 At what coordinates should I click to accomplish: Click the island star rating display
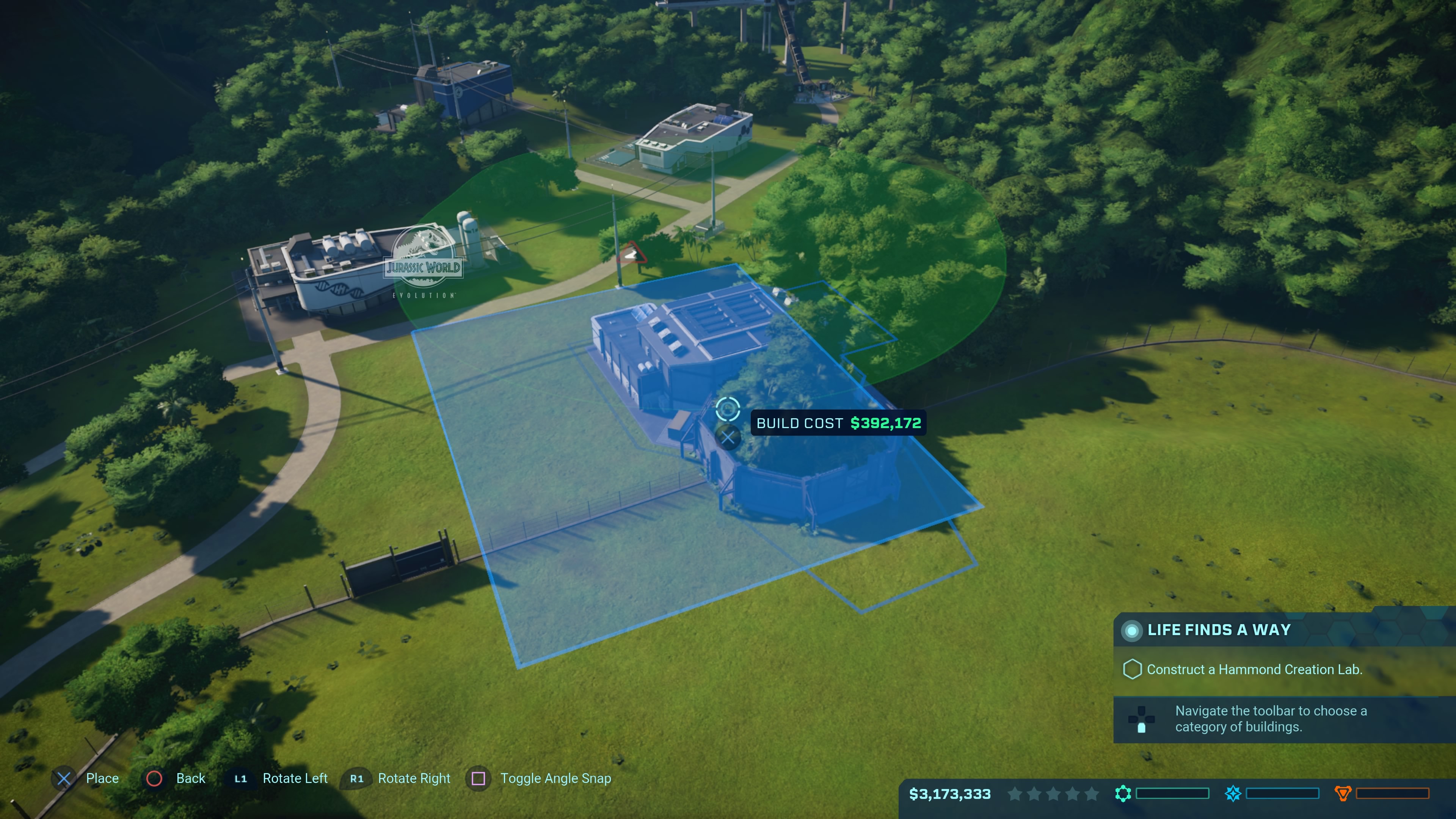[x=1053, y=794]
